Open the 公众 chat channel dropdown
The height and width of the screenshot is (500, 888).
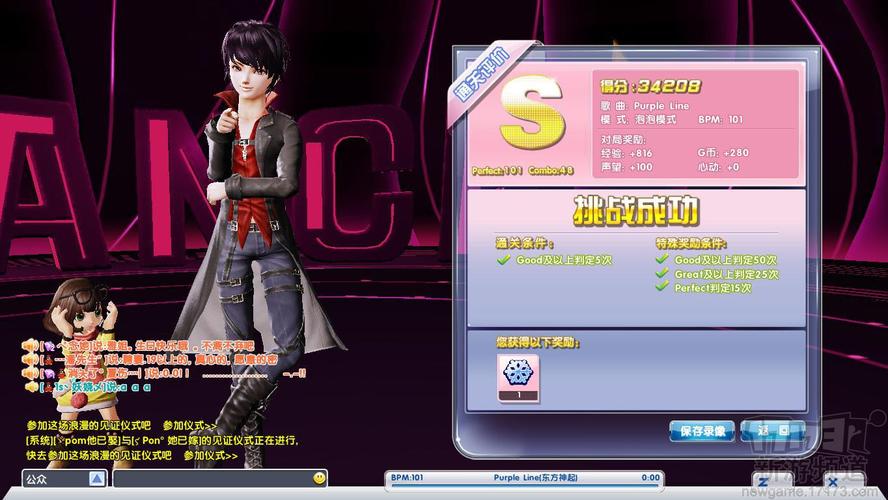[x=97, y=479]
